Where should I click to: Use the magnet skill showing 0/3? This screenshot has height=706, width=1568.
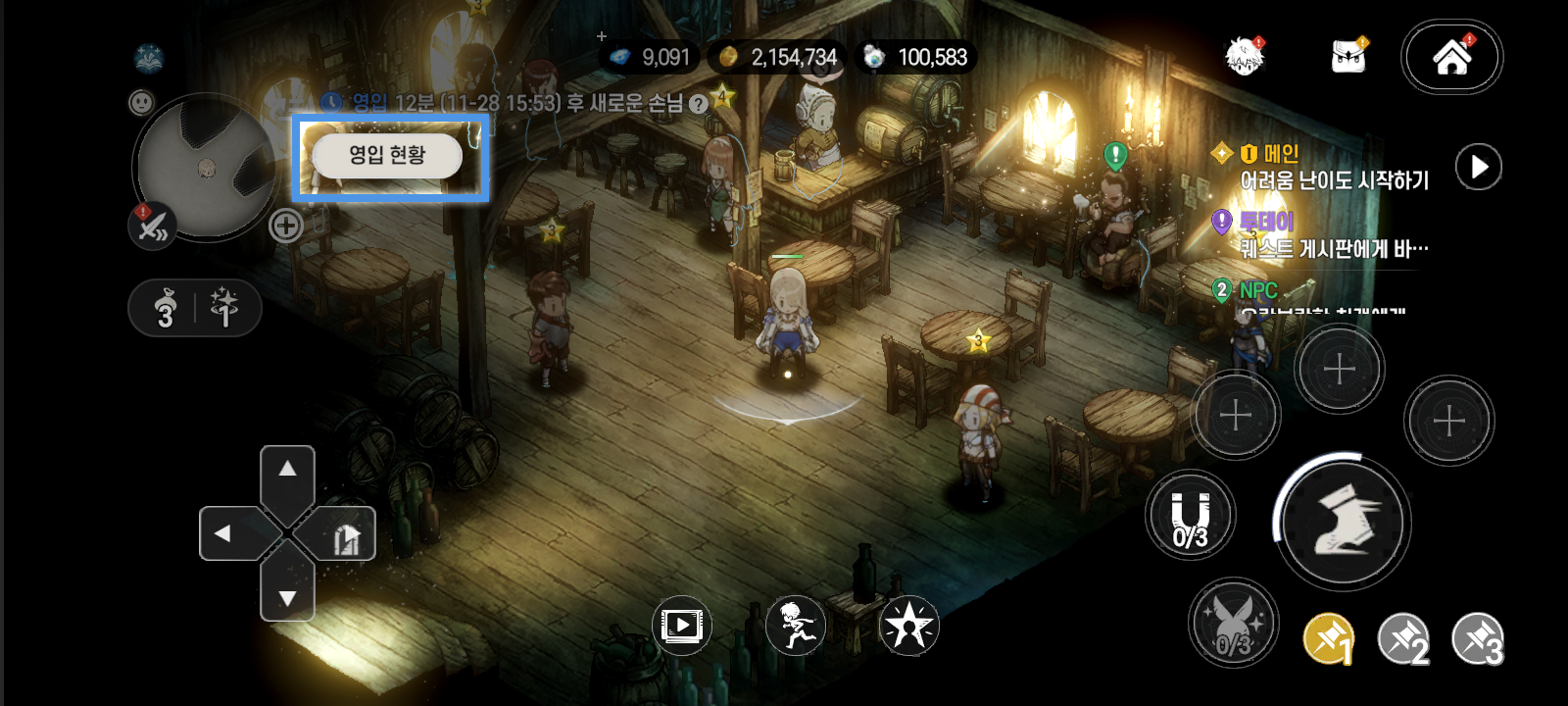click(x=1191, y=516)
